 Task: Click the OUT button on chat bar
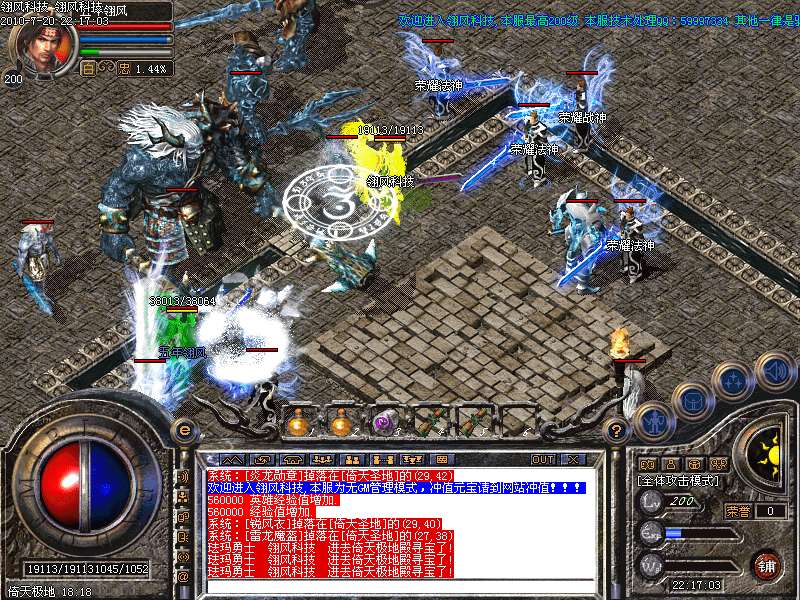pyautogui.click(x=542, y=460)
